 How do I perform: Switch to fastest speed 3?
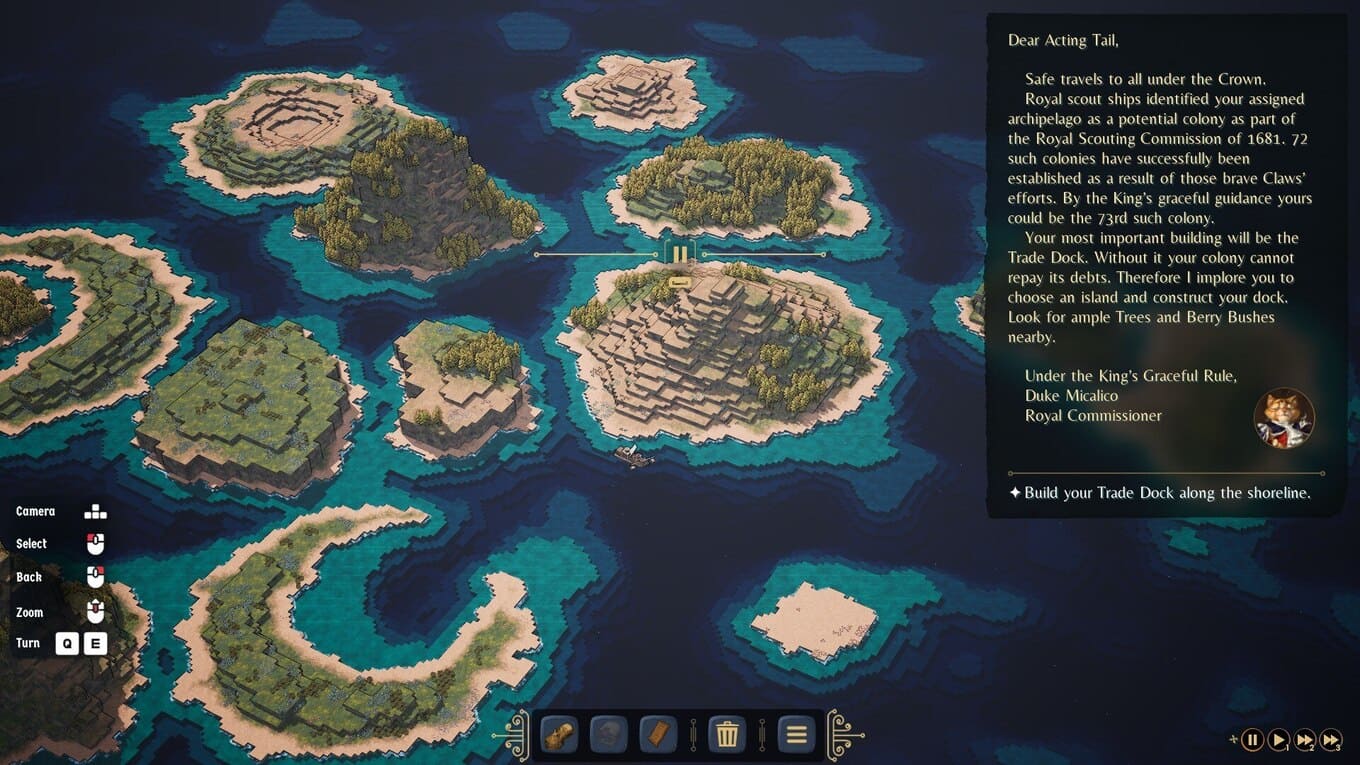tap(1331, 740)
